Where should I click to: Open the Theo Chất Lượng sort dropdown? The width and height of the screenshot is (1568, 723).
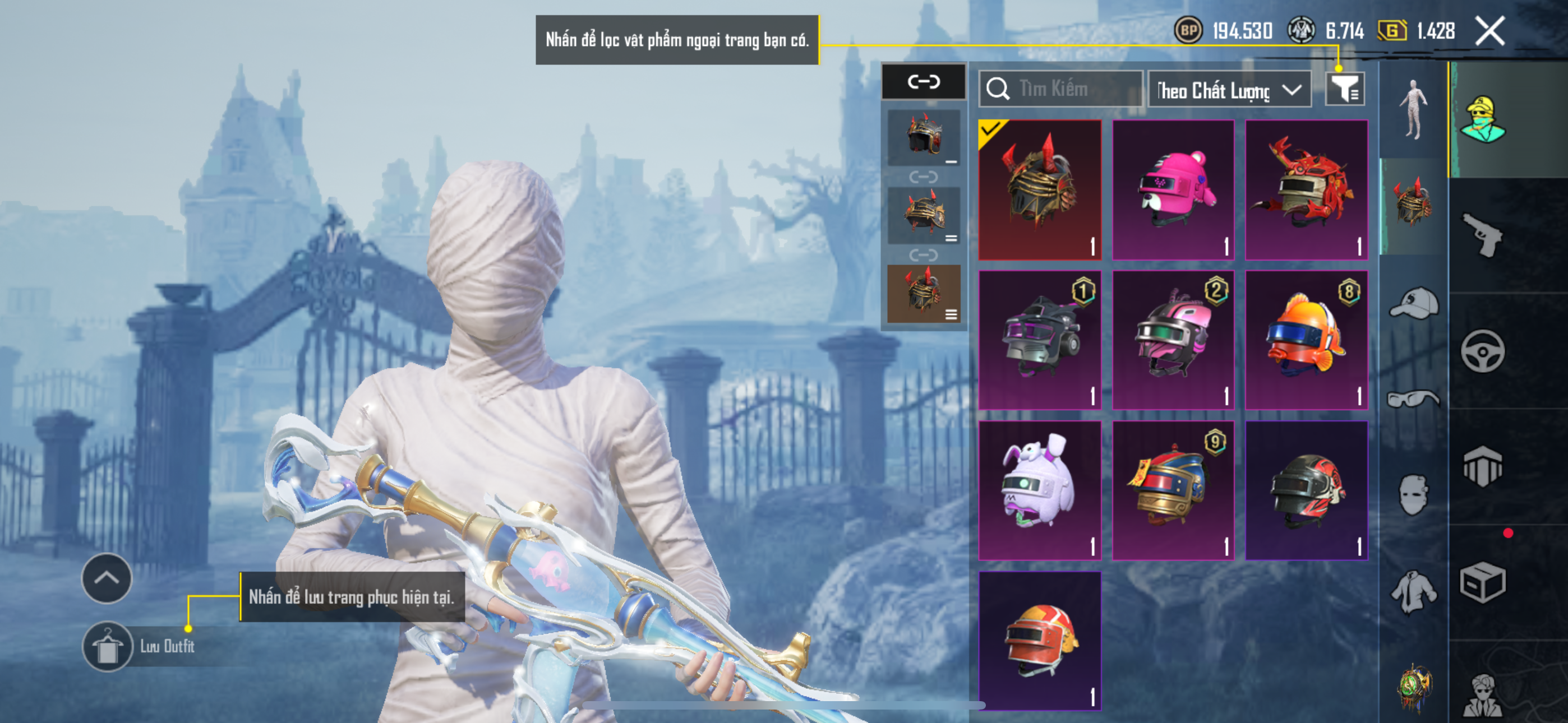click(x=1228, y=90)
